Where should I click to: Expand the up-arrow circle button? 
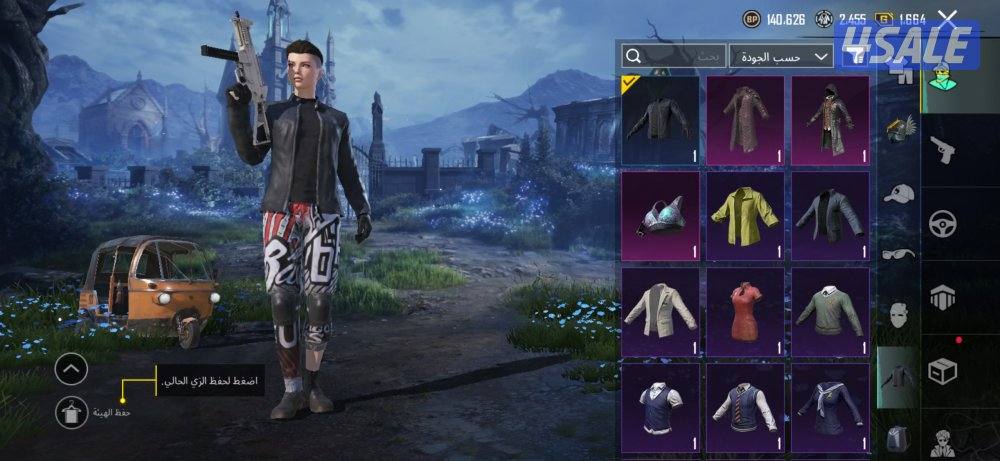click(71, 370)
